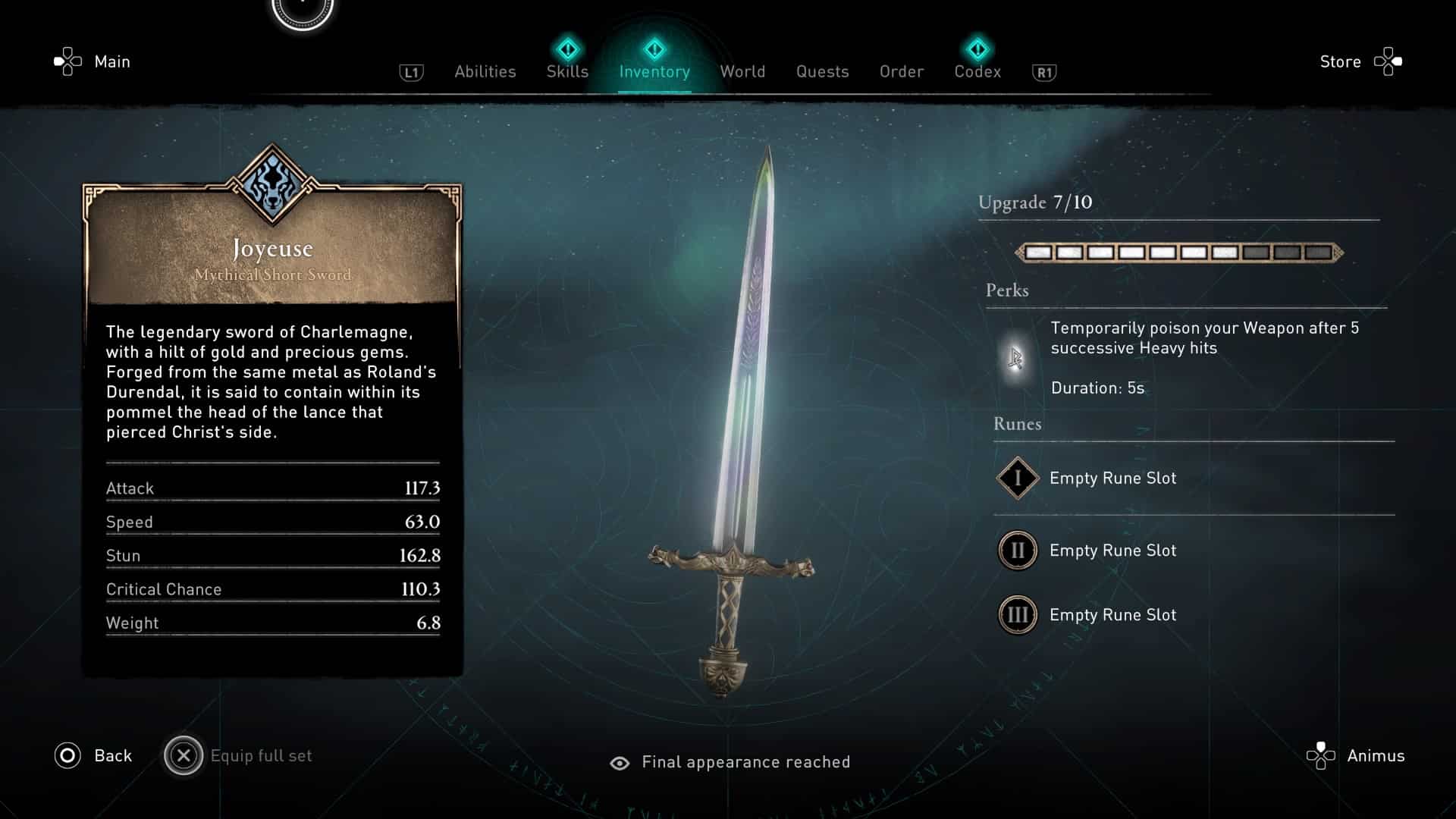Image resolution: width=1456 pixels, height=819 pixels.
Task: Click the wolf emblem above Joyeuse card
Action: (273, 182)
